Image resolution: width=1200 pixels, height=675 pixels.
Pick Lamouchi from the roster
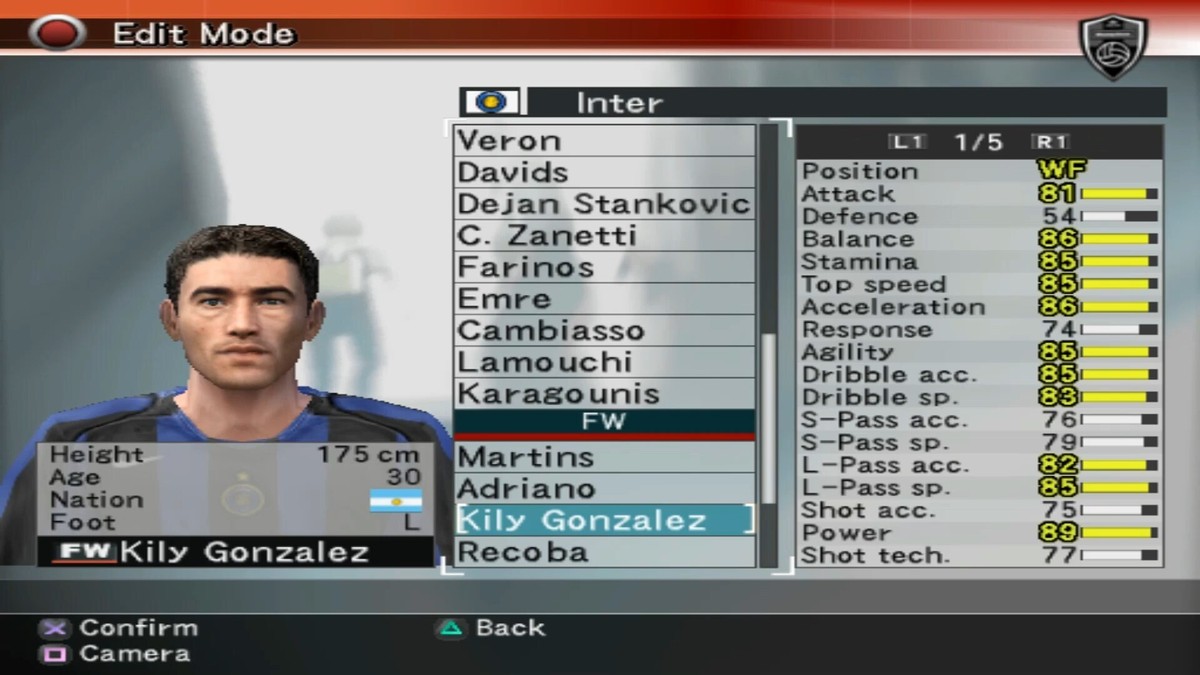point(604,362)
